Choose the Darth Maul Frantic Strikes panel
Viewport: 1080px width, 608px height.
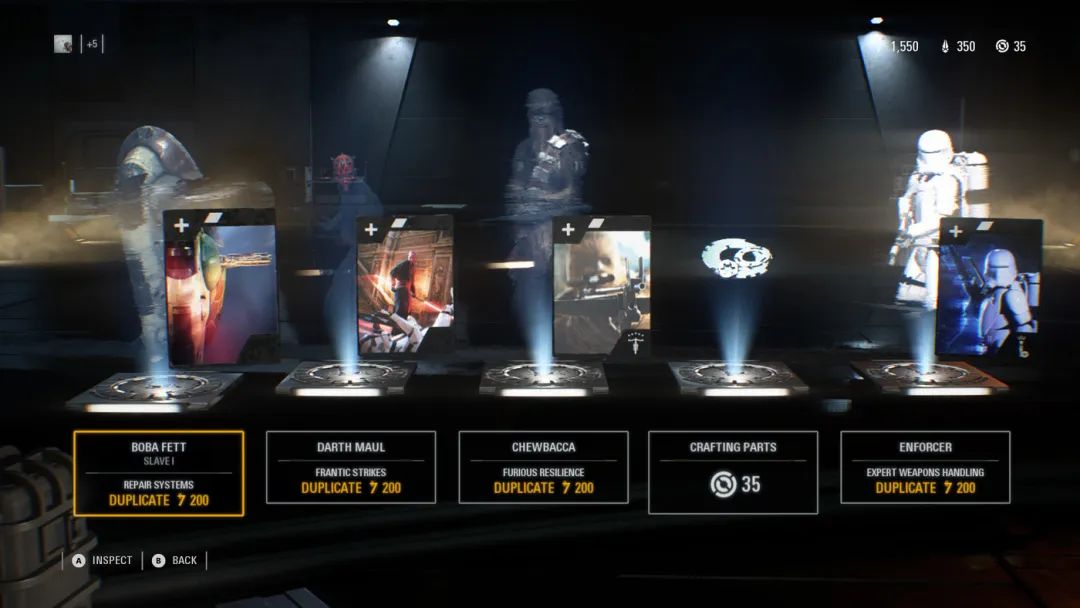[350, 467]
